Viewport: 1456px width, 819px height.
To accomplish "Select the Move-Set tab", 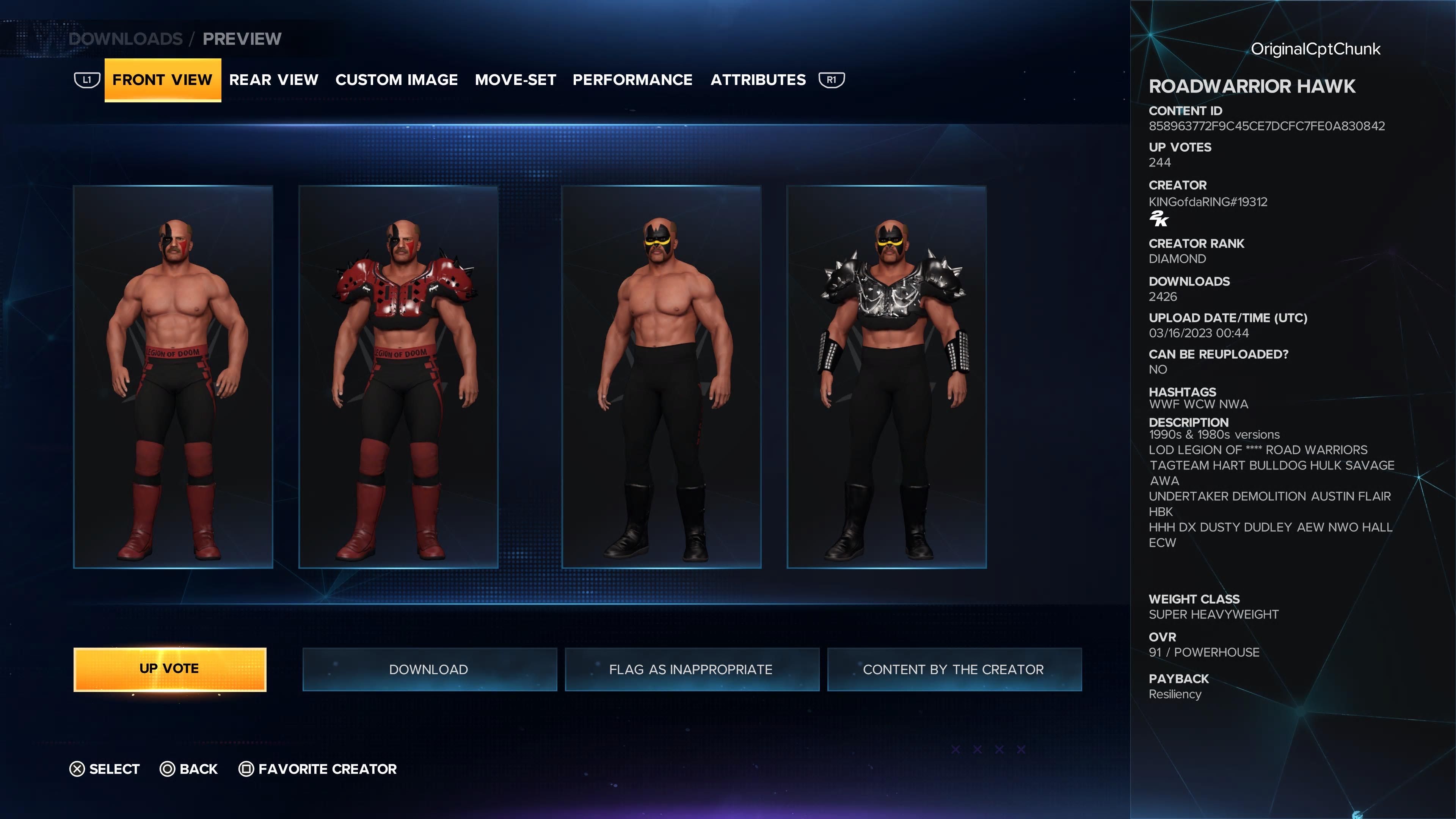I will pyautogui.click(x=515, y=80).
